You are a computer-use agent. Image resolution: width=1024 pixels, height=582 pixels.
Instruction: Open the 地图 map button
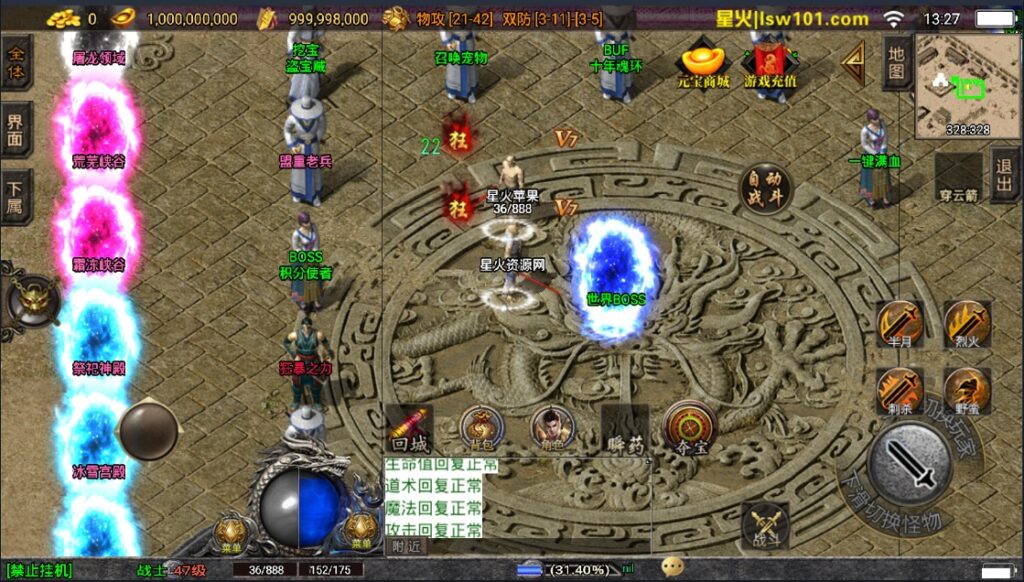897,64
